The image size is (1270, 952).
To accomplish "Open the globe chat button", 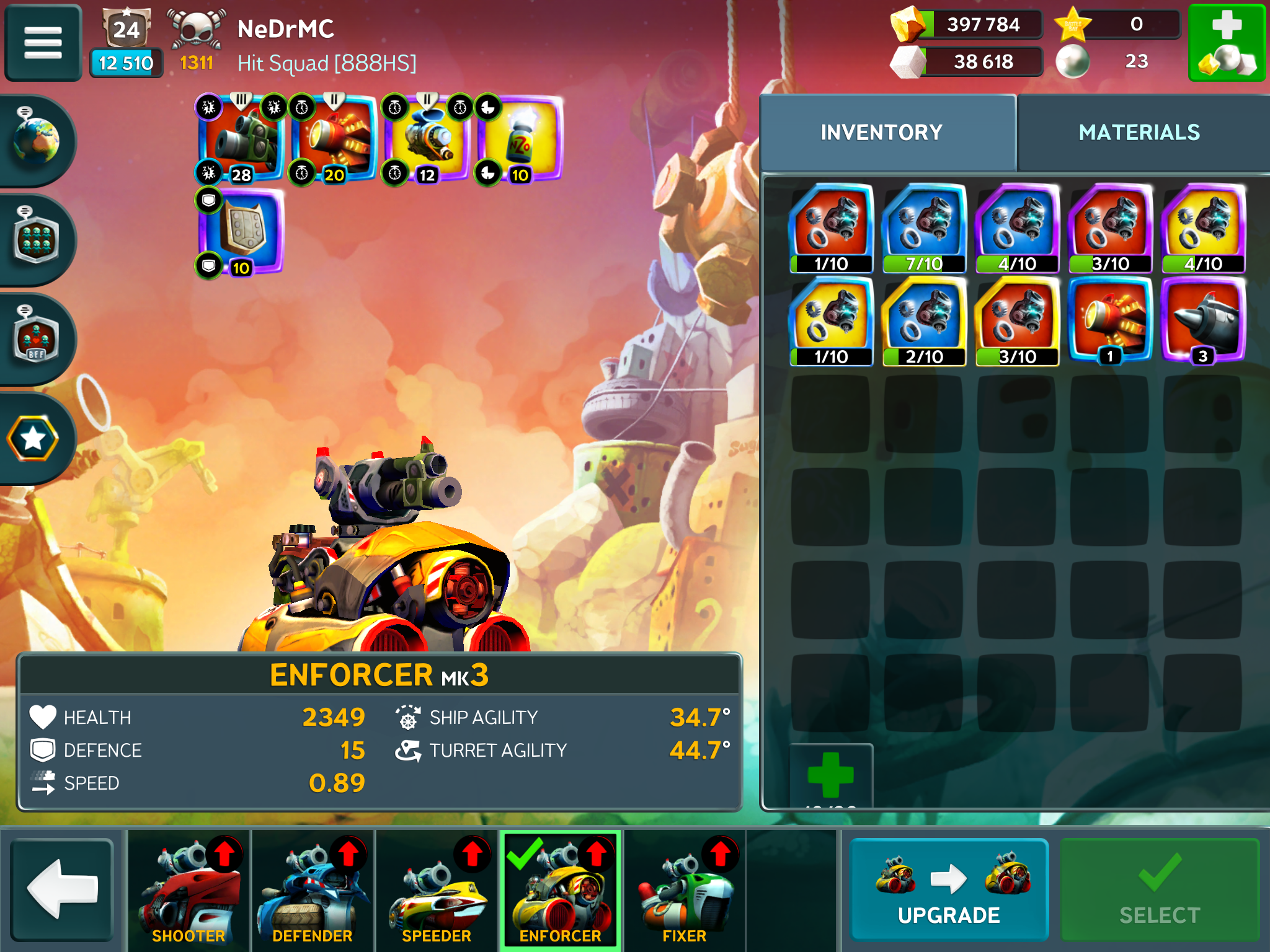I will [36, 141].
